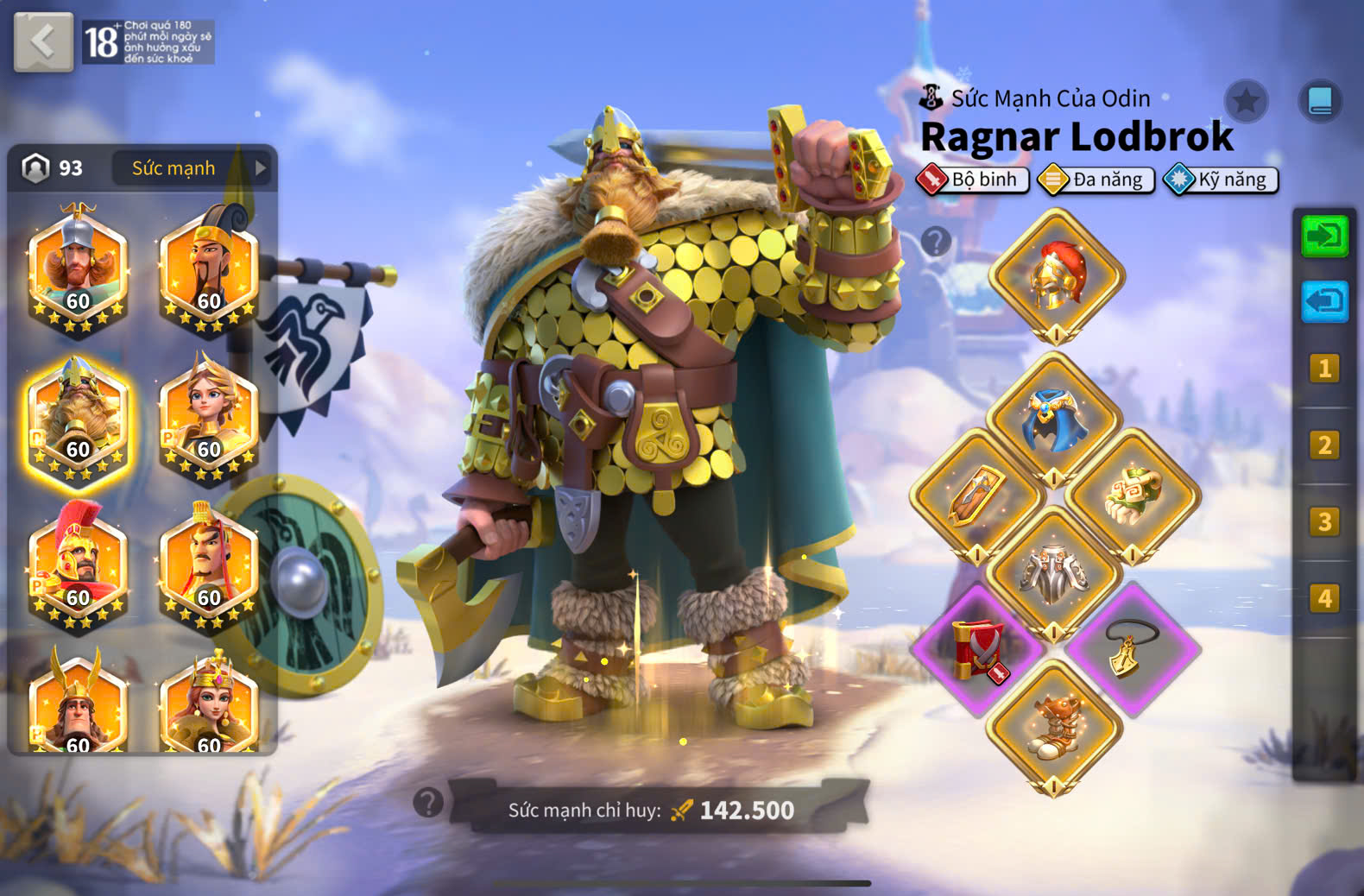The height and width of the screenshot is (896, 1364).
Task: Switch to equipment preset 1
Action: click(1324, 369)
